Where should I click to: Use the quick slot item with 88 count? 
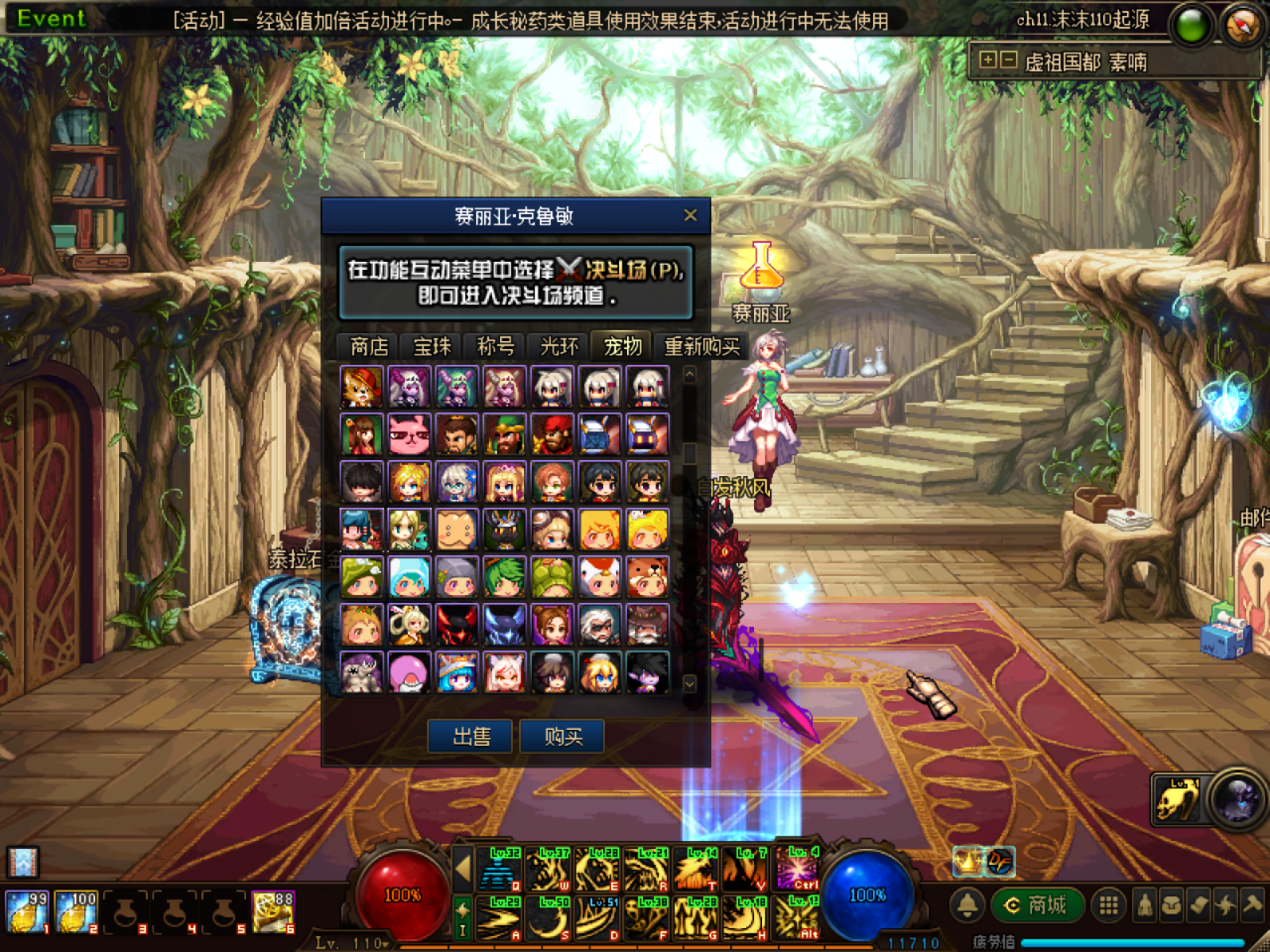point(273,912)
